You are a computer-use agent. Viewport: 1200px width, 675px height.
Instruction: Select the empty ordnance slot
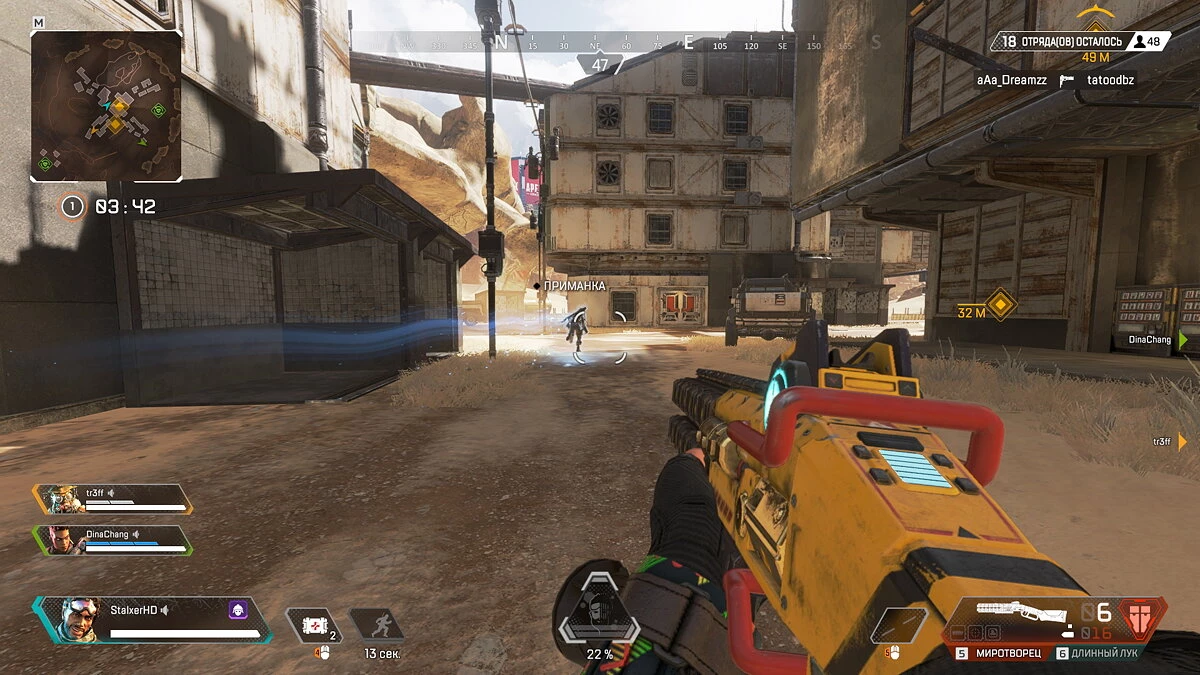point(897,624)
